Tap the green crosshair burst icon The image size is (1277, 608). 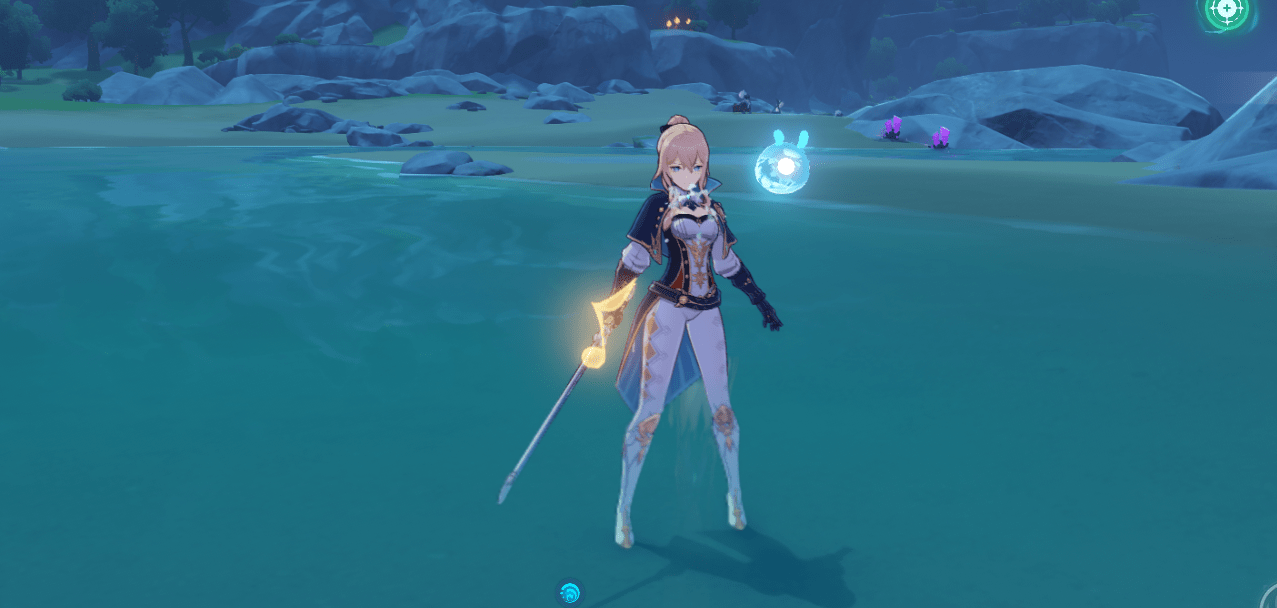1227,11
